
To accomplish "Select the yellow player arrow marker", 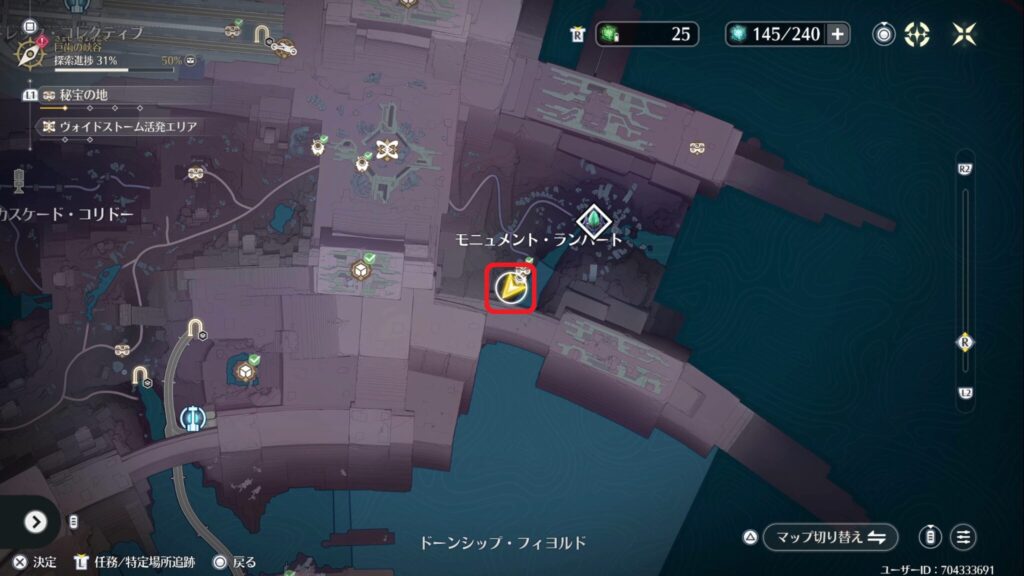I will pos(511,289).
